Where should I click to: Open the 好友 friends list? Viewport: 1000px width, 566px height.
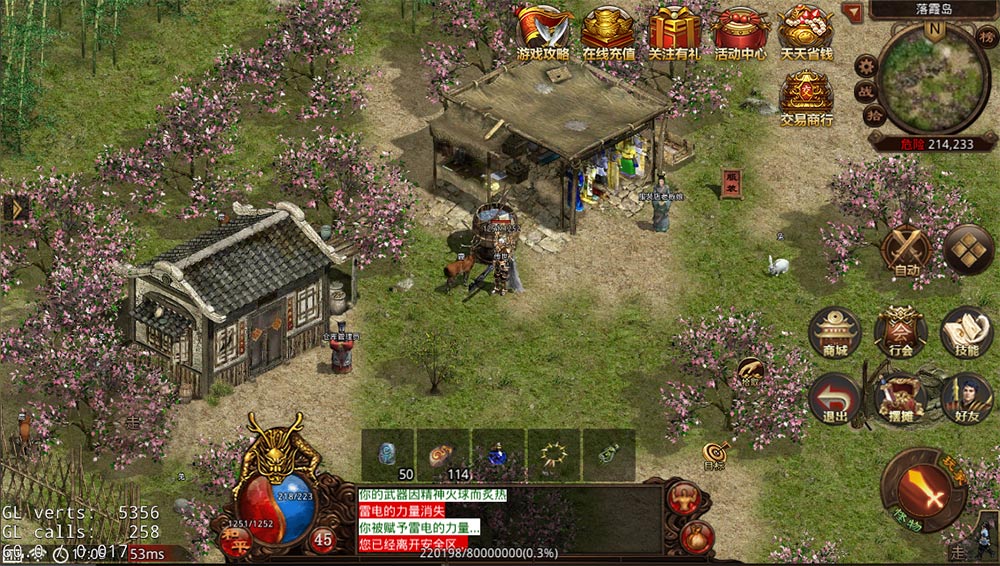[x=966, y=398]
